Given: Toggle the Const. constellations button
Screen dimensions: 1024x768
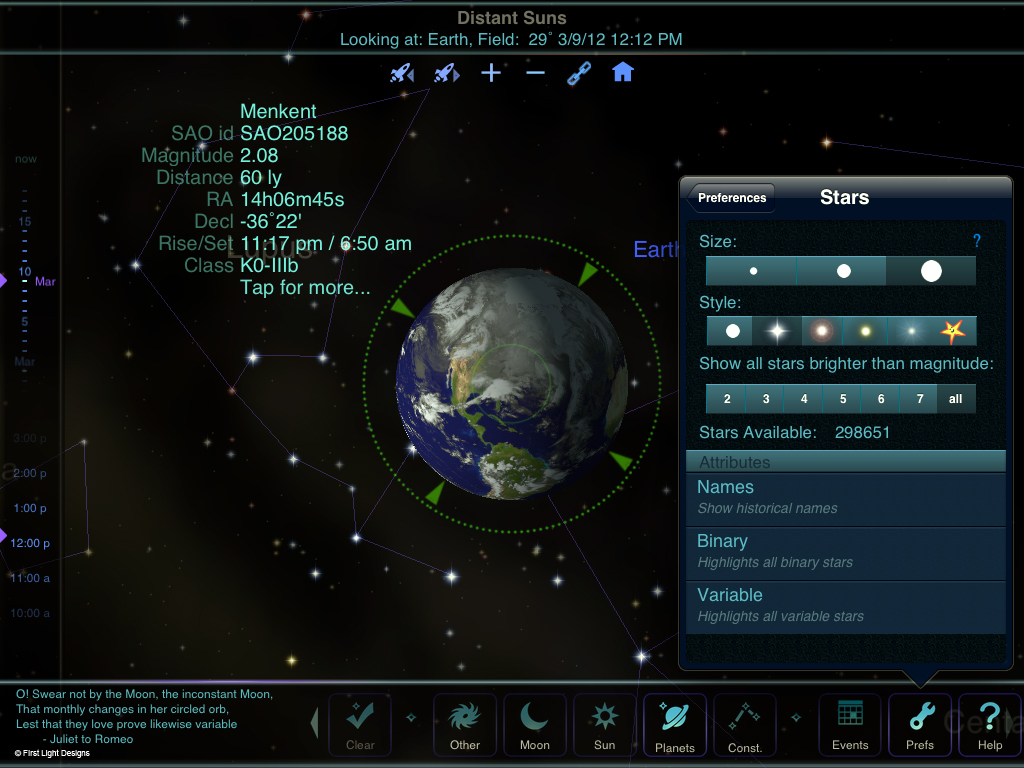Looking at the screenshot, I should coord(744,724).
